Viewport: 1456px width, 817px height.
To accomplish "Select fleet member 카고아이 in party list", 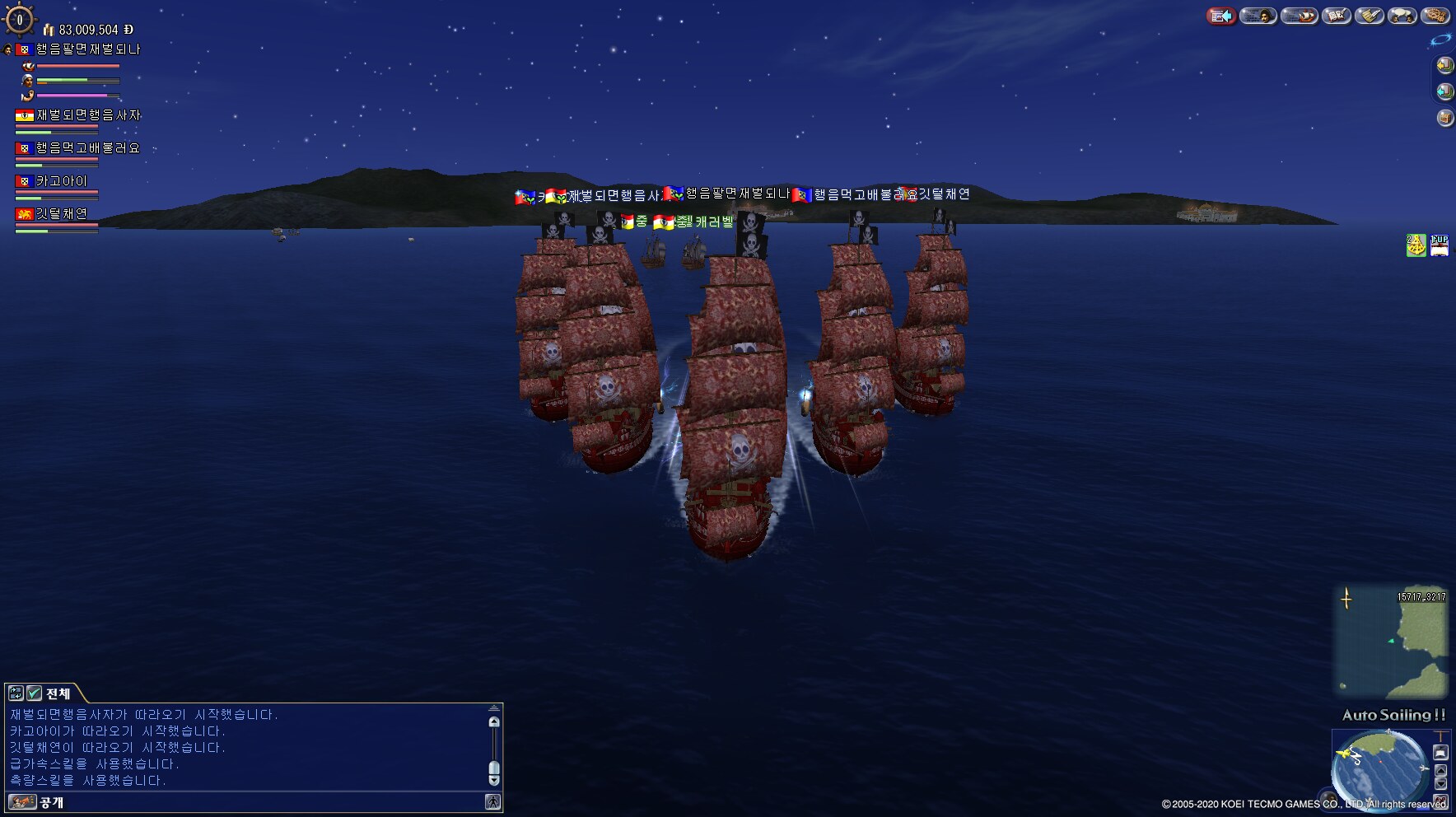I will [61, 181].
